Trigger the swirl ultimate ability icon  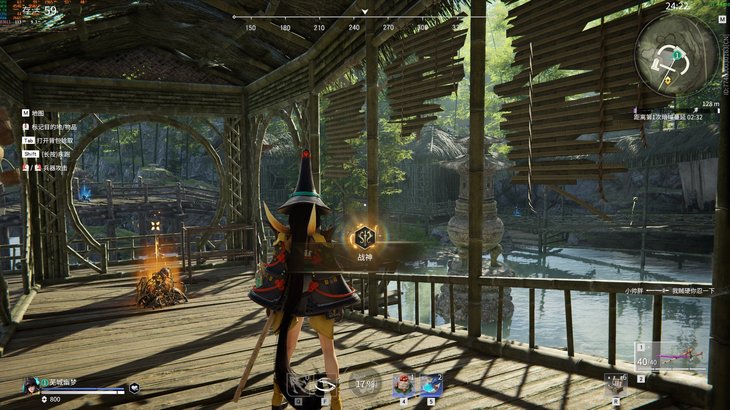tap(326, 383)
